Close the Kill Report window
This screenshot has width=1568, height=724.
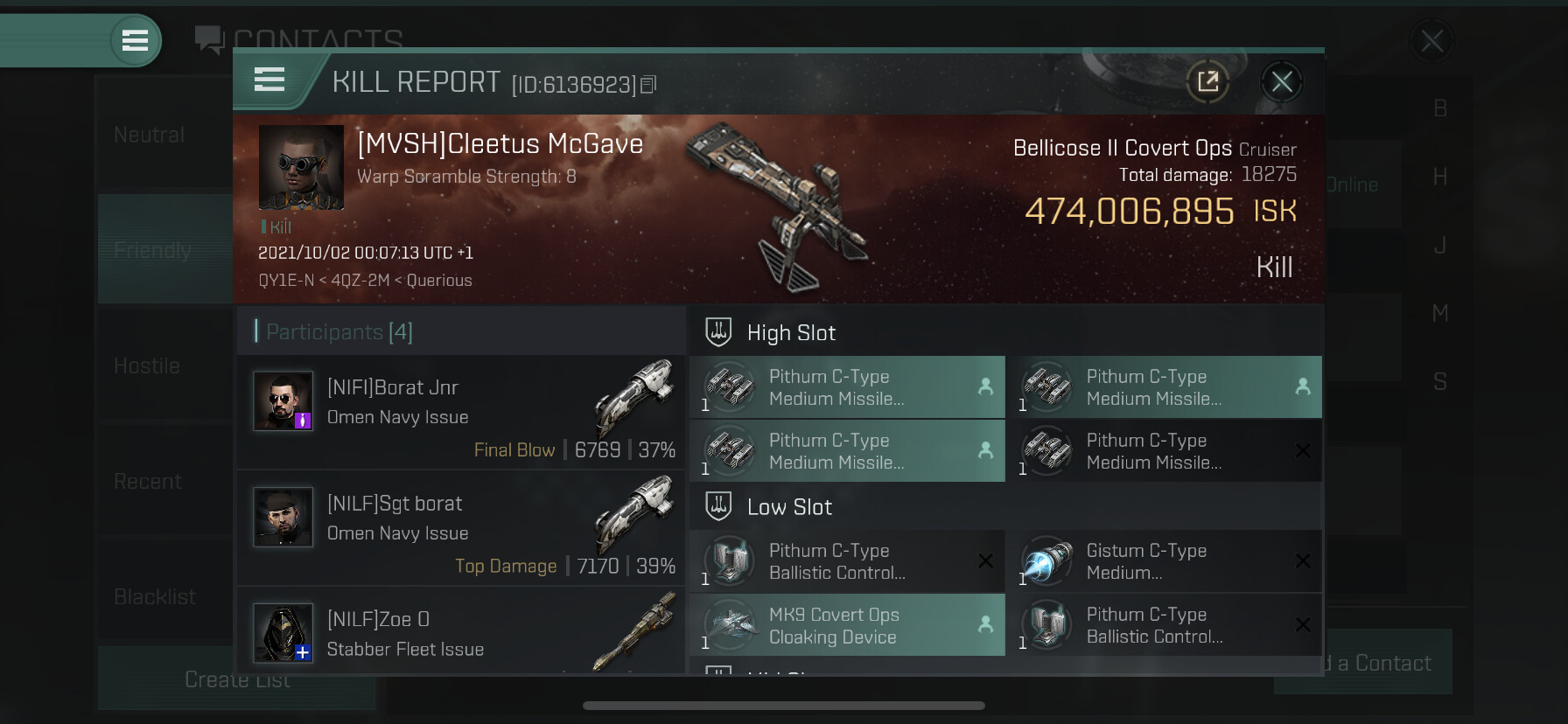pos(1282,82)
